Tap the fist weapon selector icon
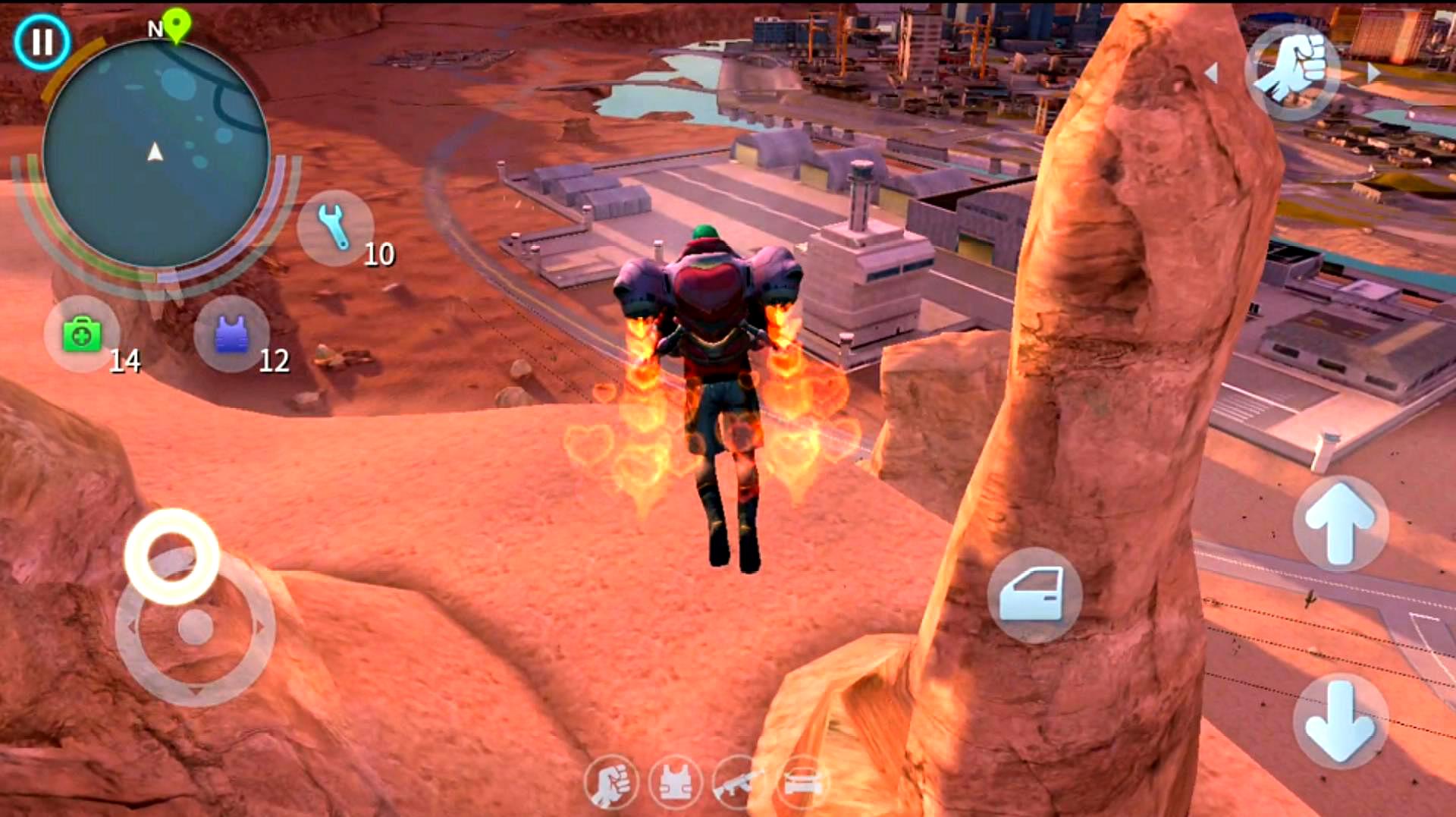 1292,72
